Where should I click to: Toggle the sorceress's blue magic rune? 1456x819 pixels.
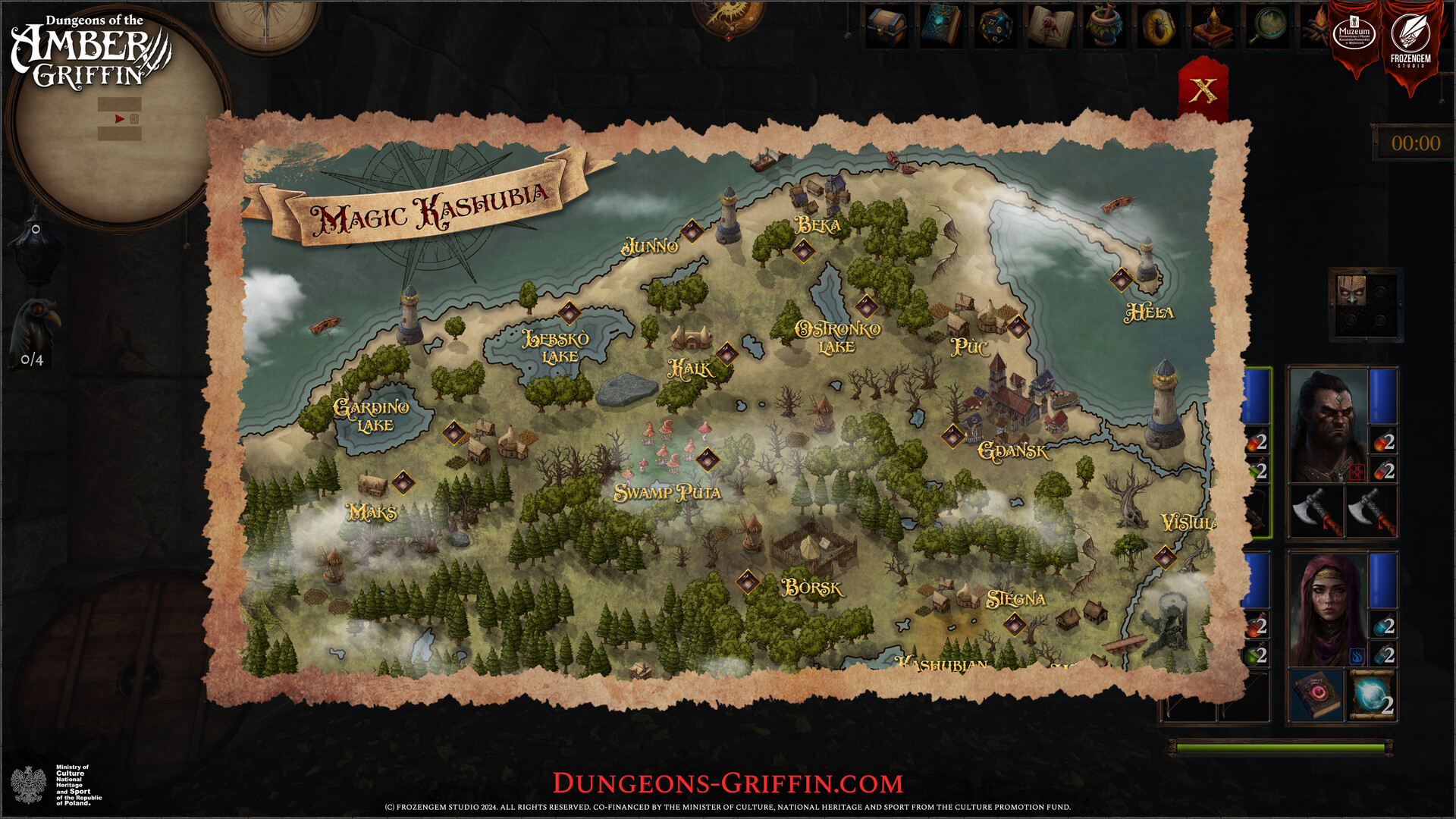pos(1356,654)
